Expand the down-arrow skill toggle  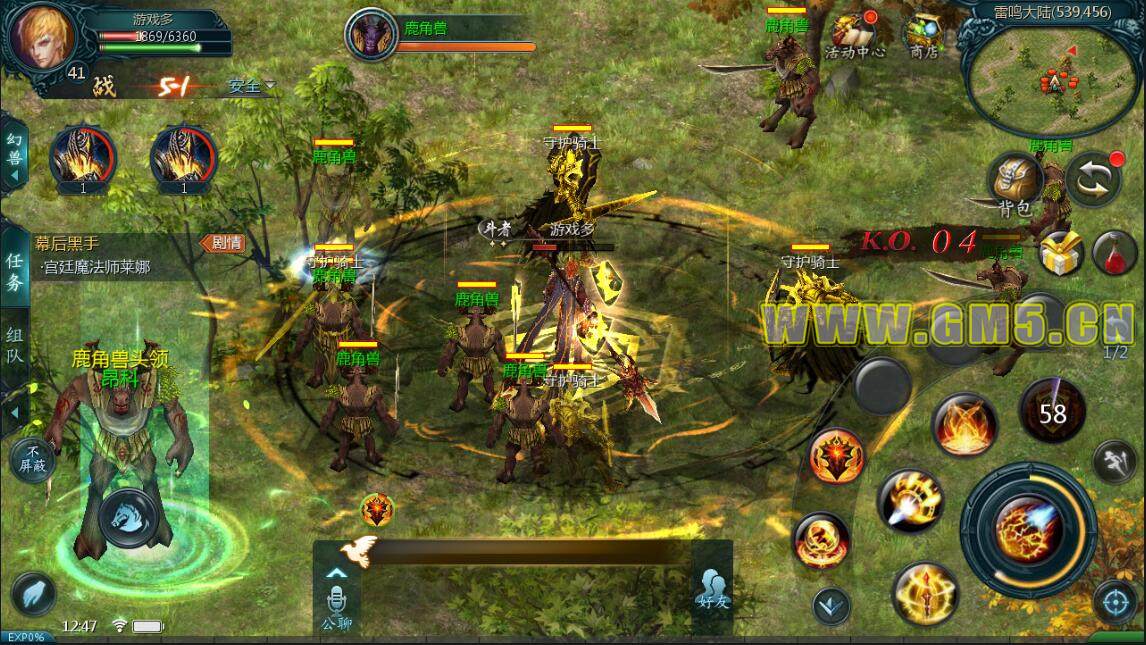tap(831, 605)
